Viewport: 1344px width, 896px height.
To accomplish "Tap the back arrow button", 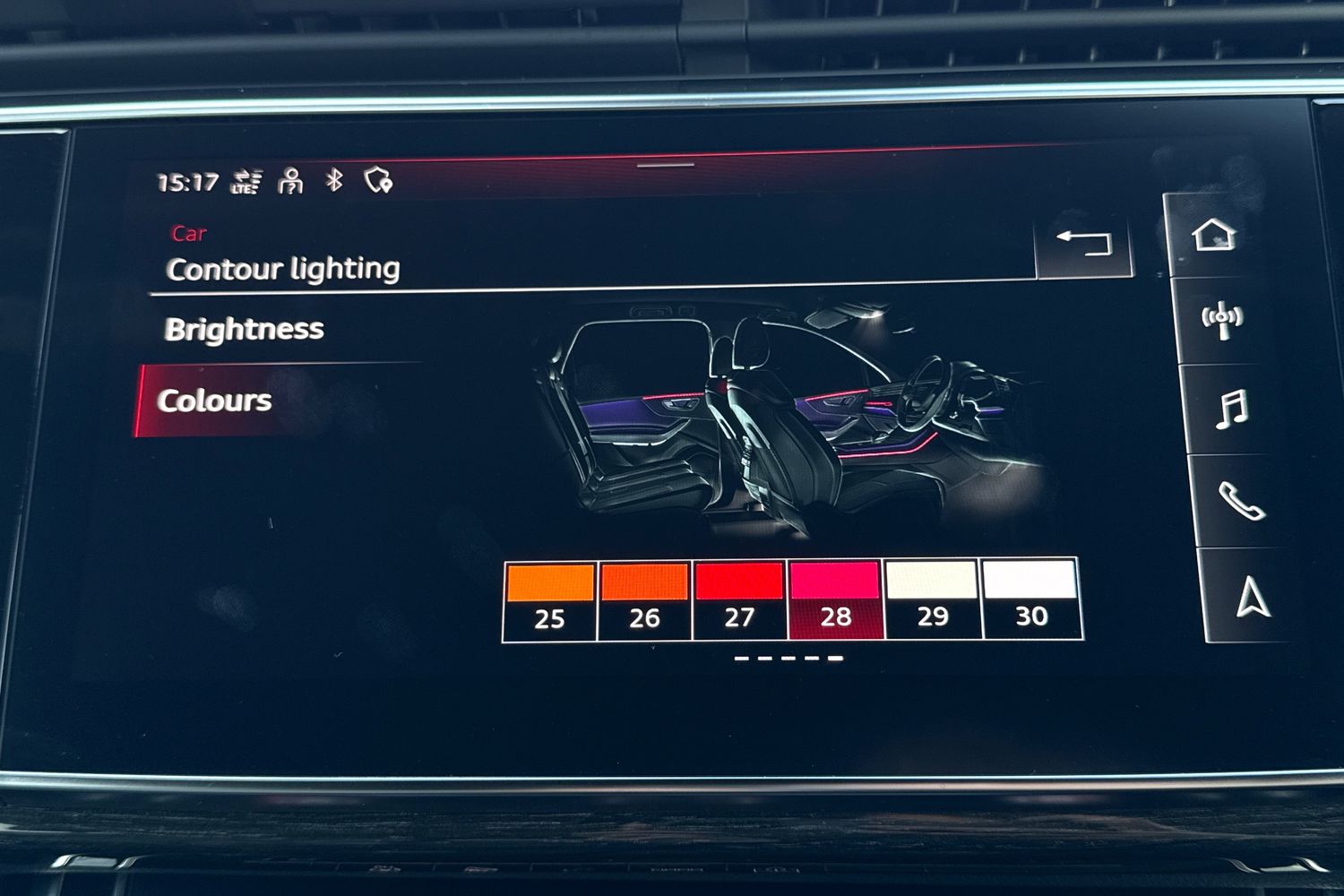I will click(x=1084, y=243).
